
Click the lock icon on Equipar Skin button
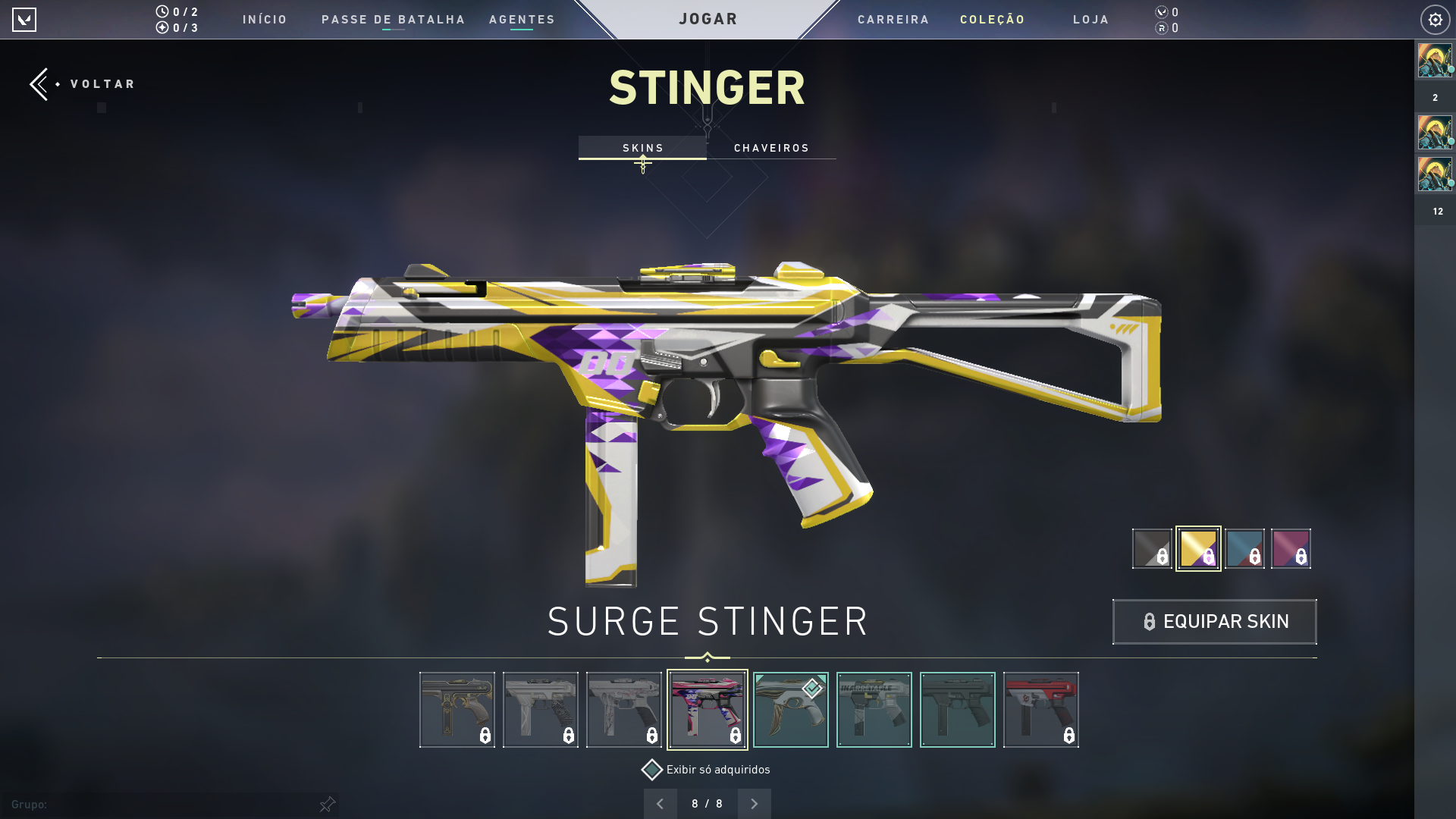1150,621
